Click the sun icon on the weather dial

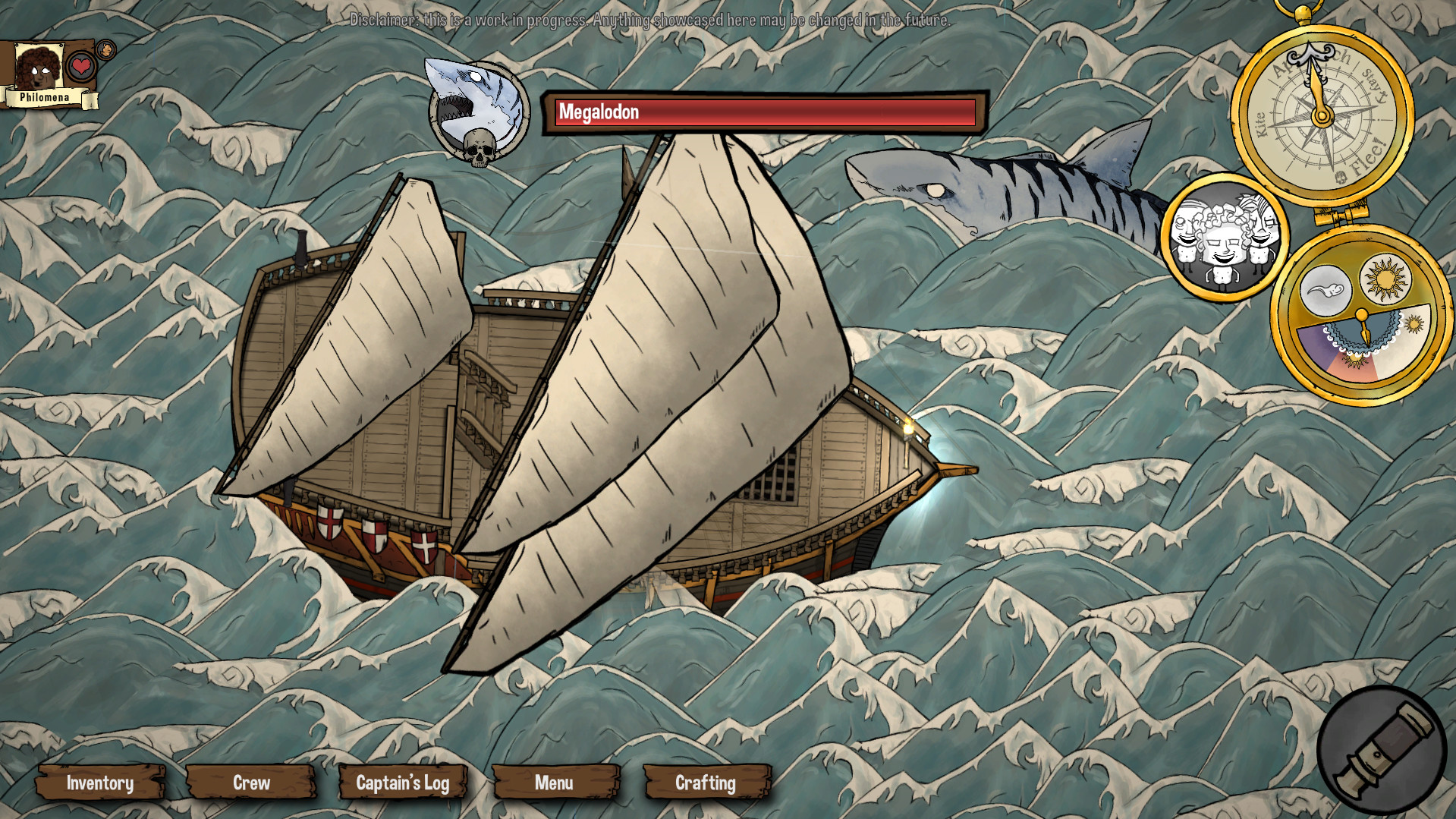1385,280
